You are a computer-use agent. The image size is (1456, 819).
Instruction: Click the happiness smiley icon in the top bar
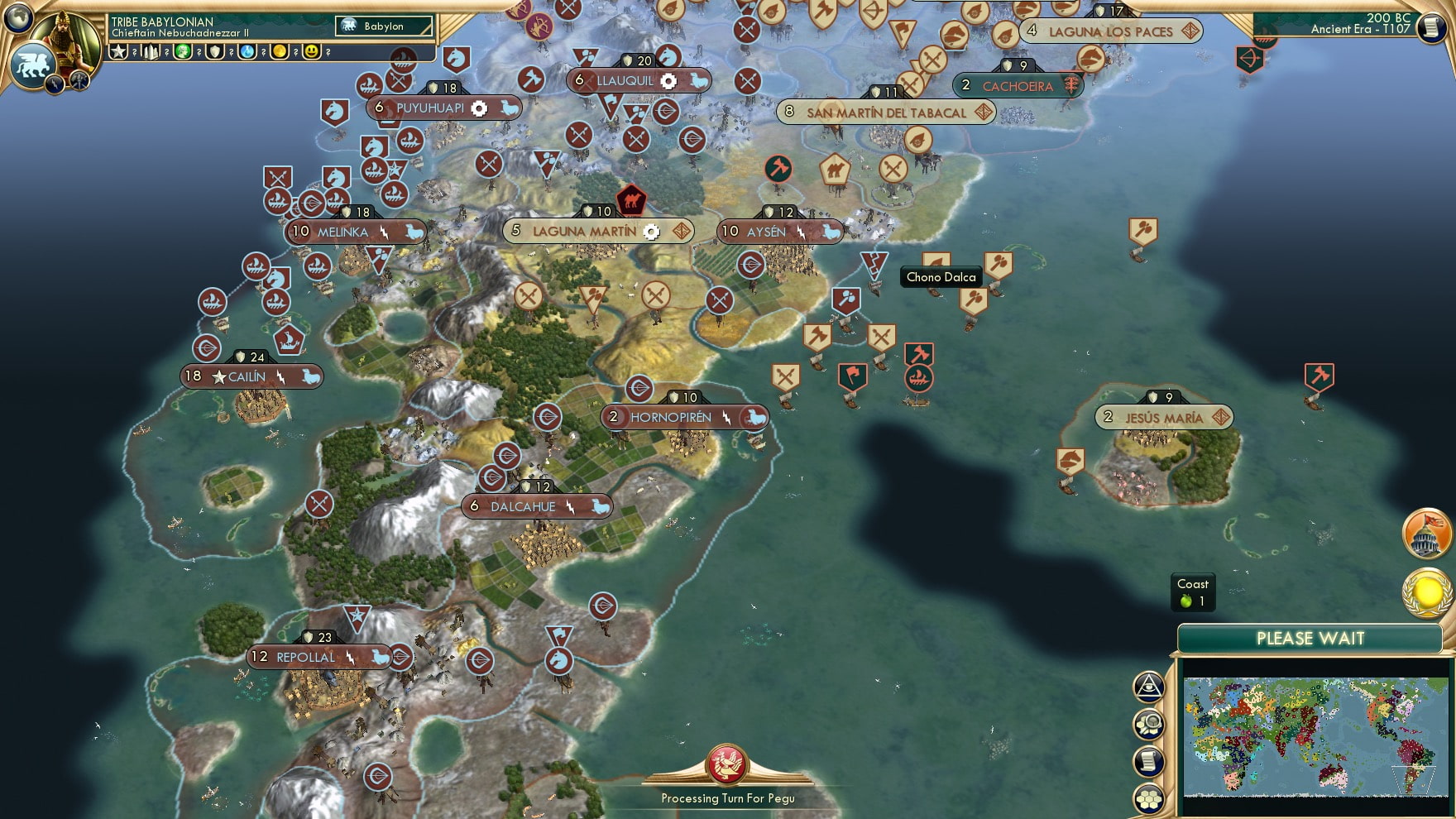(x=313, y=52)
